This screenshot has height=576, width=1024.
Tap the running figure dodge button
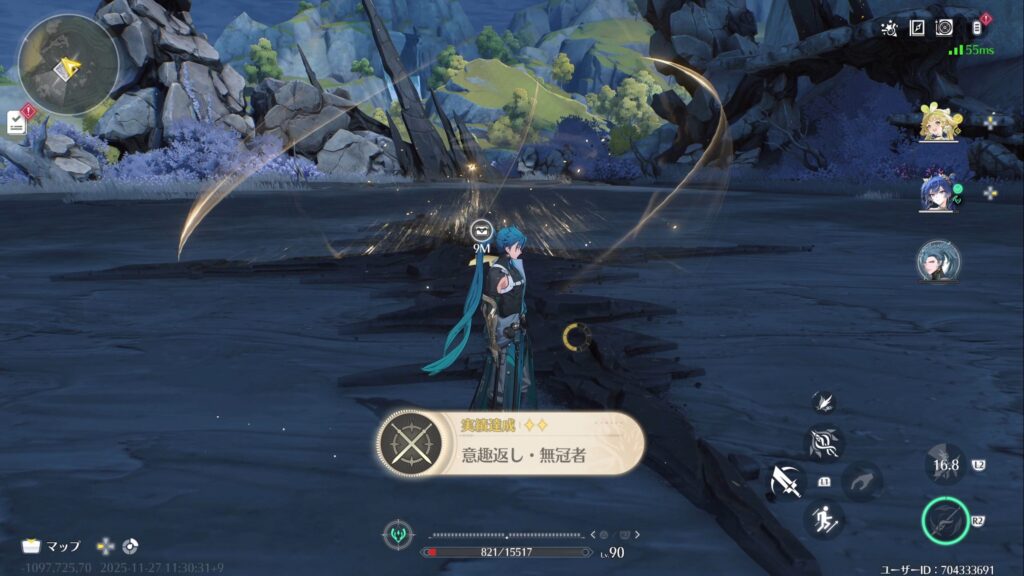click(824, 518)
